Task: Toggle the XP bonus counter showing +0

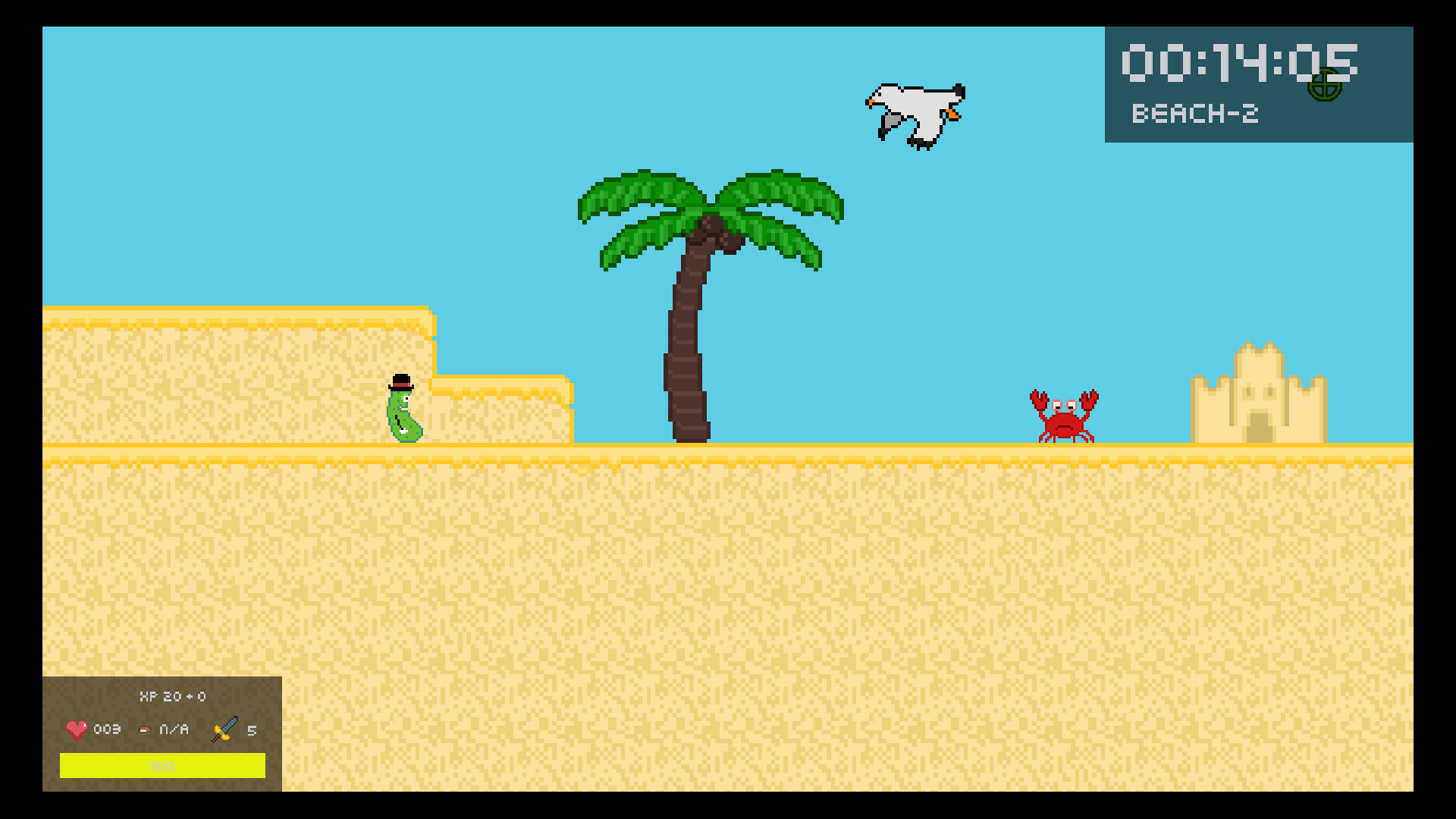Action: (x=199, y=696)
